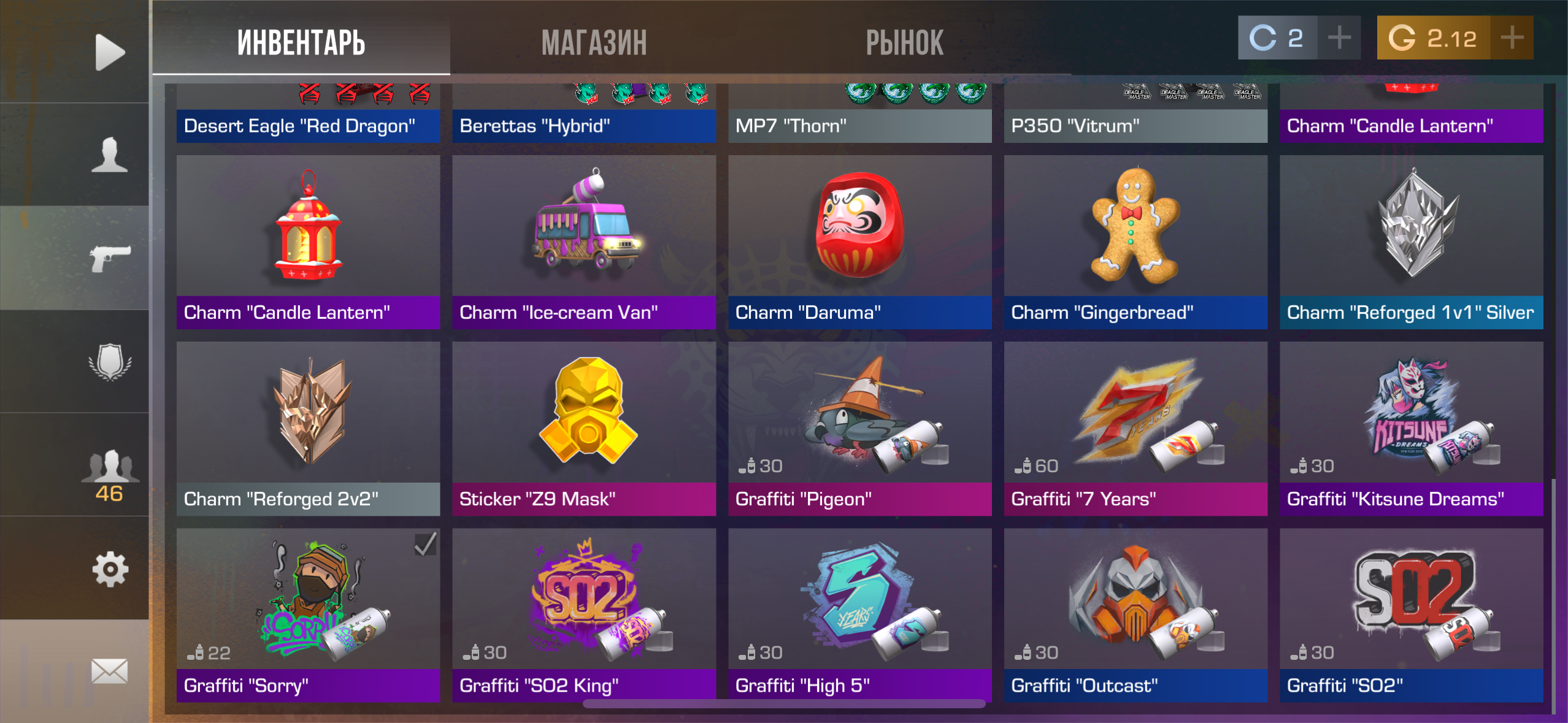
Task: Select the Charm "Ice-cream Van" item
Action: click(x=584, y=242)
